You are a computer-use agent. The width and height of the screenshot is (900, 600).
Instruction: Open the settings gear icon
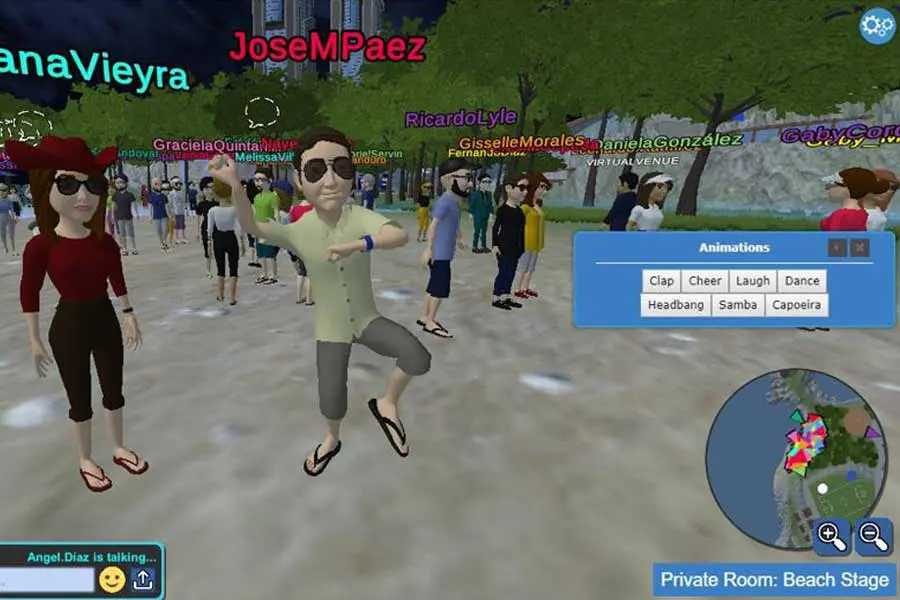[x=877, y=26]
